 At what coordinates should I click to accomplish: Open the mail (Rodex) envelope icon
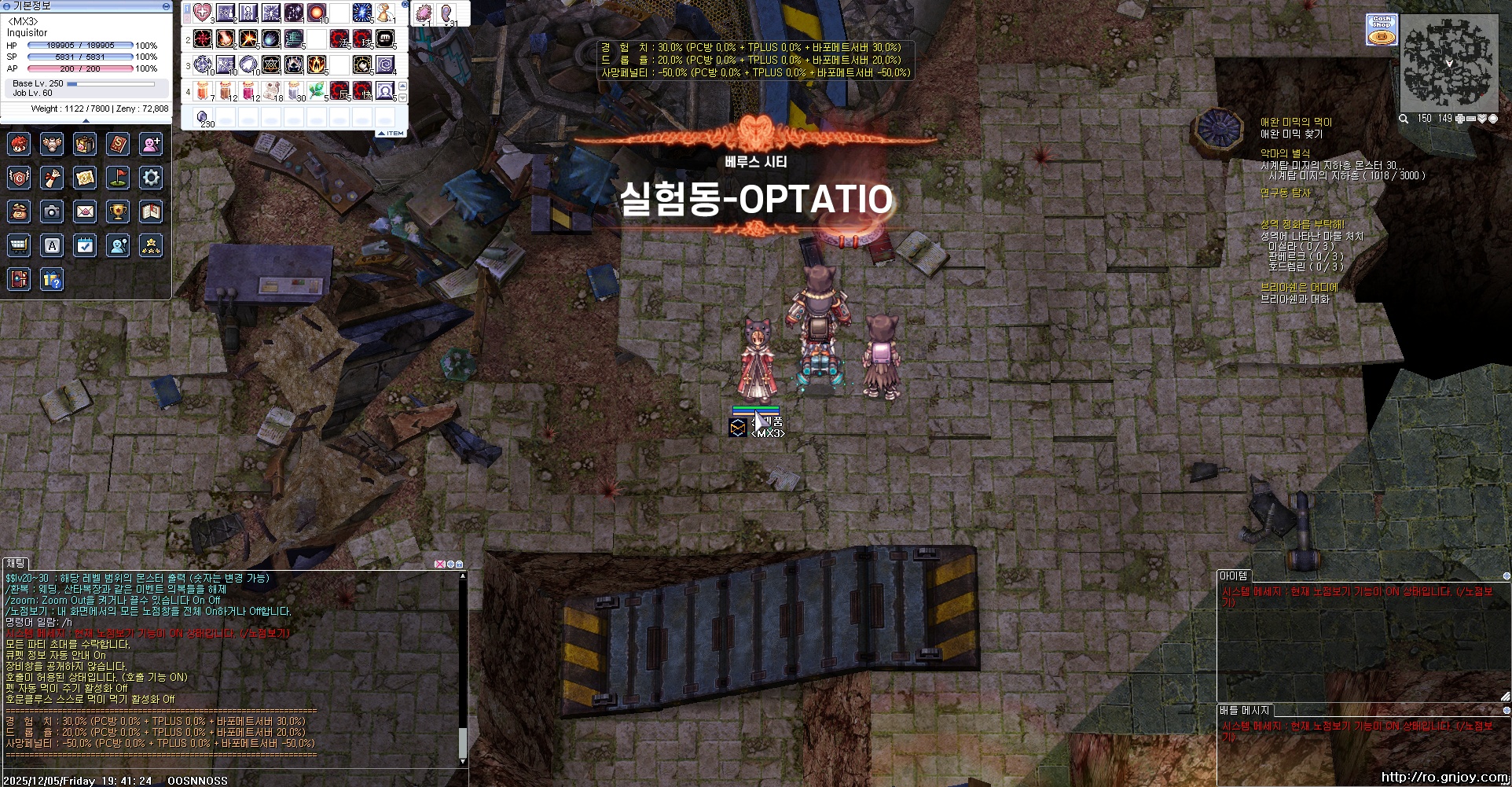pos(85,211)
